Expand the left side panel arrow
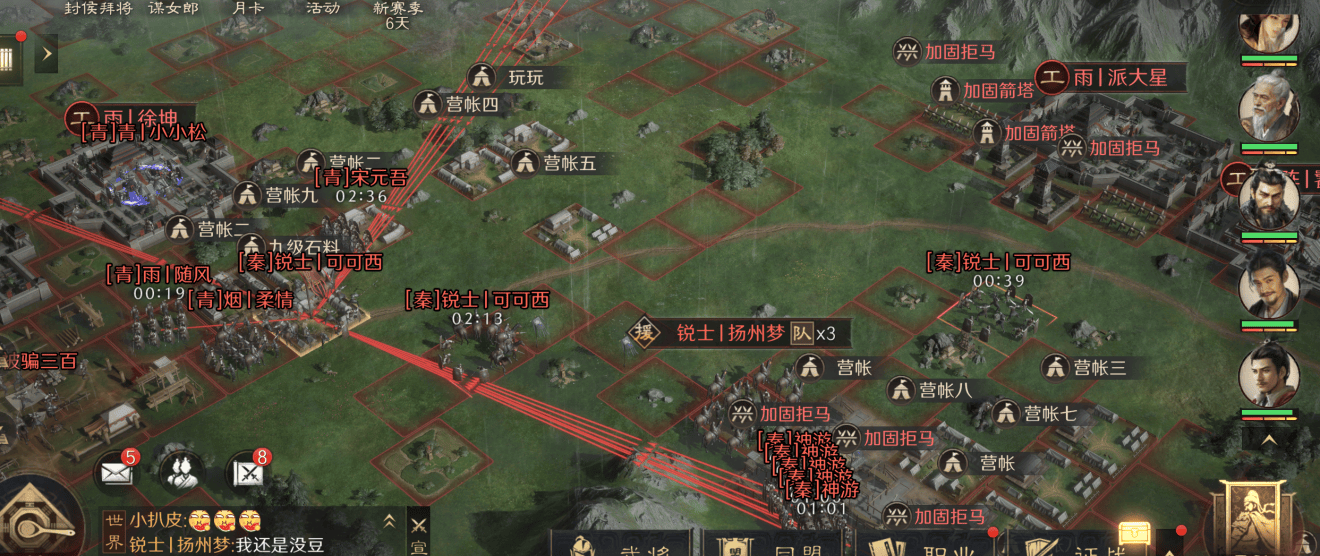This screenshot has width=1320, height=556. click(x=46, y=53)
